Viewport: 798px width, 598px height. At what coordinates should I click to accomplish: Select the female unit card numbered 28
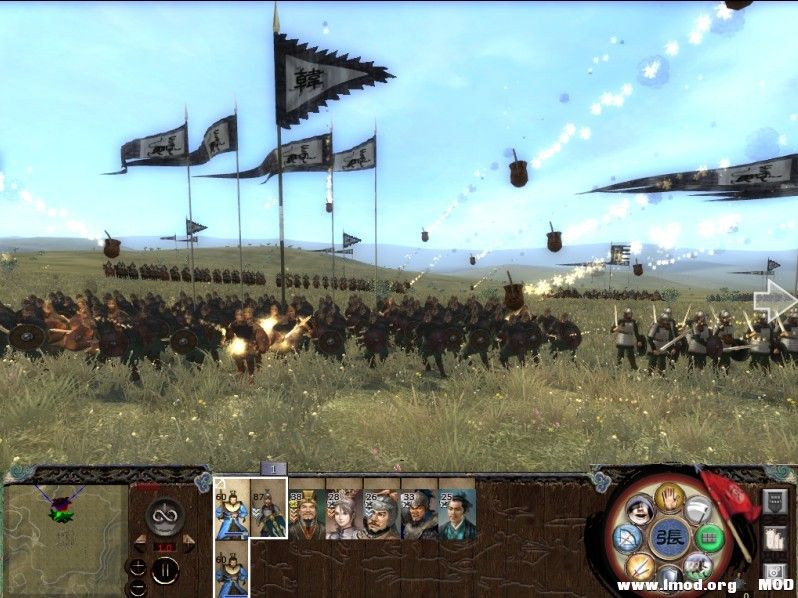point(343,510)
